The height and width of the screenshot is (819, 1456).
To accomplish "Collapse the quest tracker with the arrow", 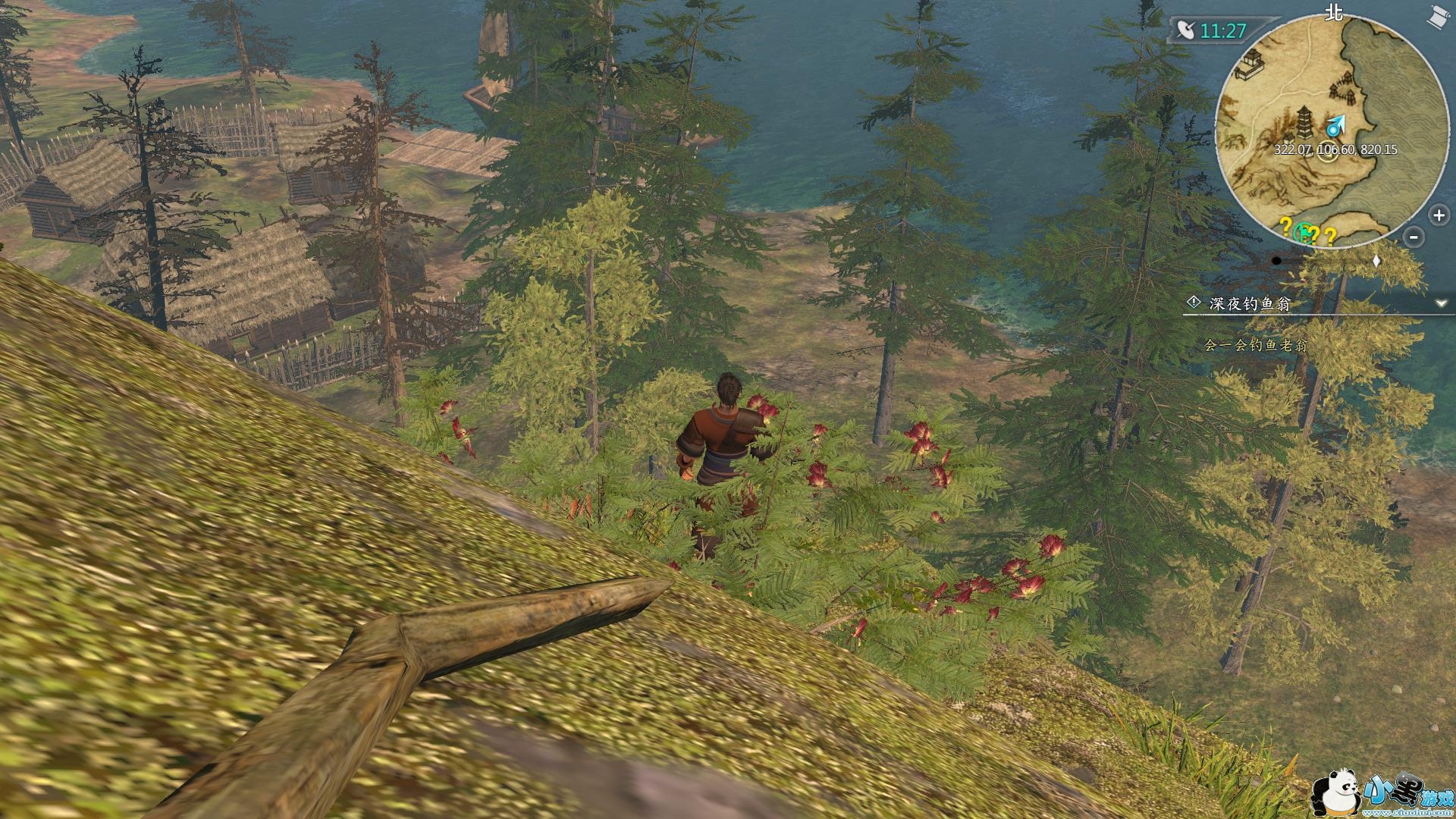I will [1441, 303].
